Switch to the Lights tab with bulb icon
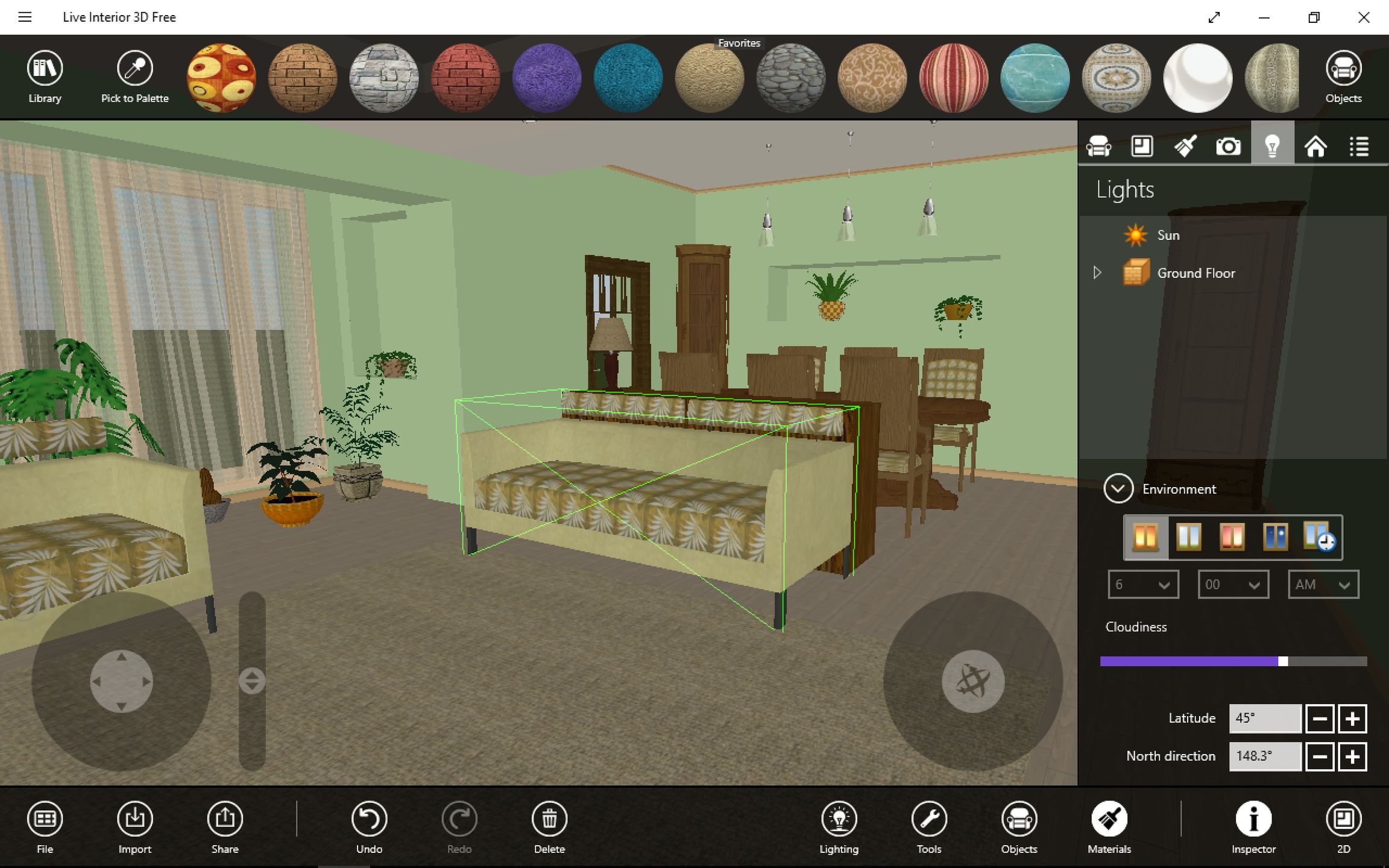The width and height of the screenshot is (1389, 868). (1273, 145)
